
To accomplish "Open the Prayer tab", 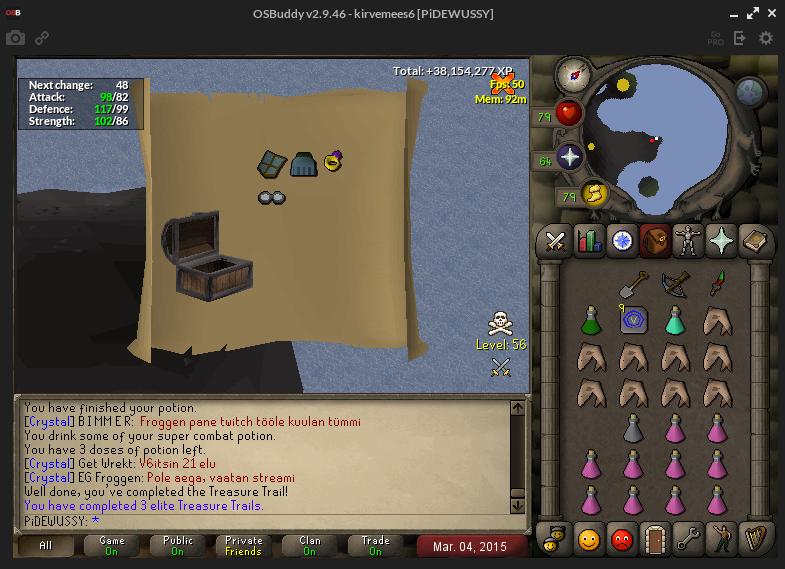I will [x=720, y=241].
